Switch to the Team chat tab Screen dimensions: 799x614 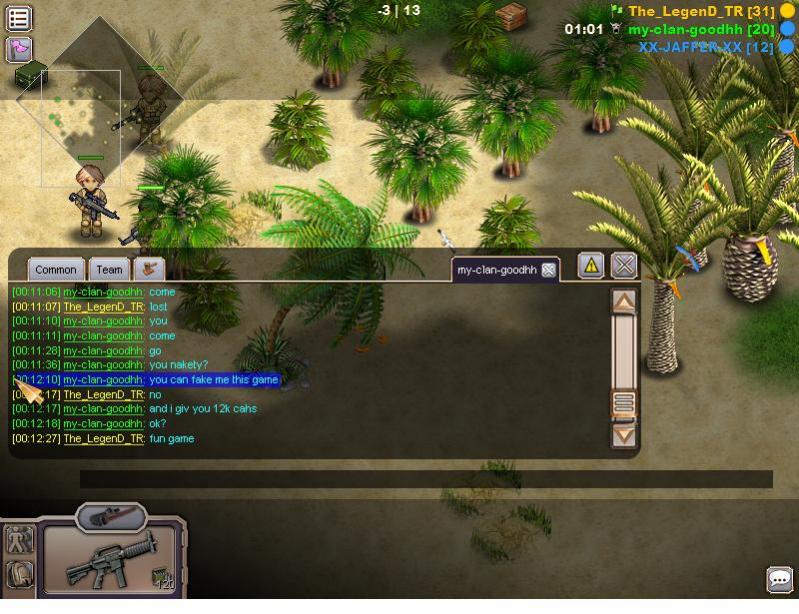[x=110, y=269]
